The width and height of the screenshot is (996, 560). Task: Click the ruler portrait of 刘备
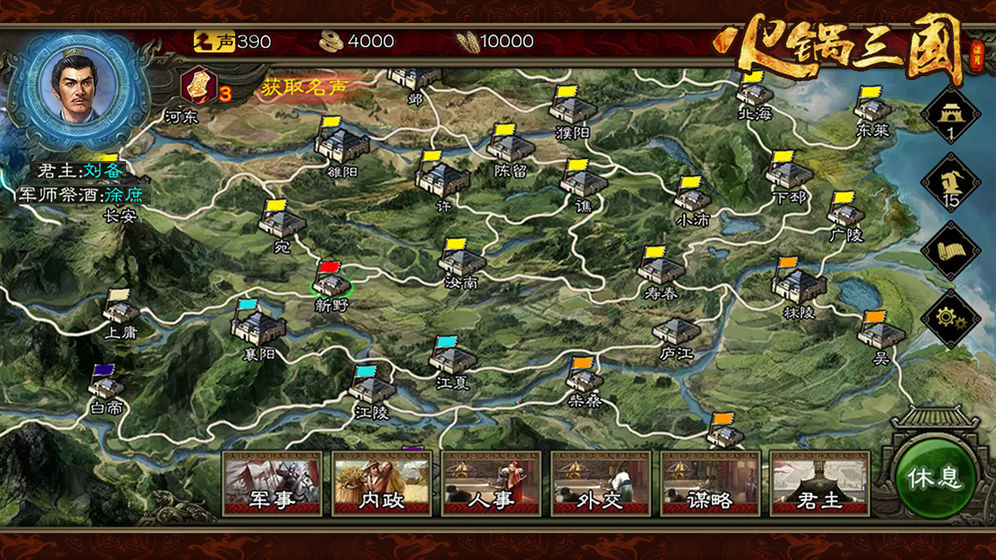click(82, 82)
